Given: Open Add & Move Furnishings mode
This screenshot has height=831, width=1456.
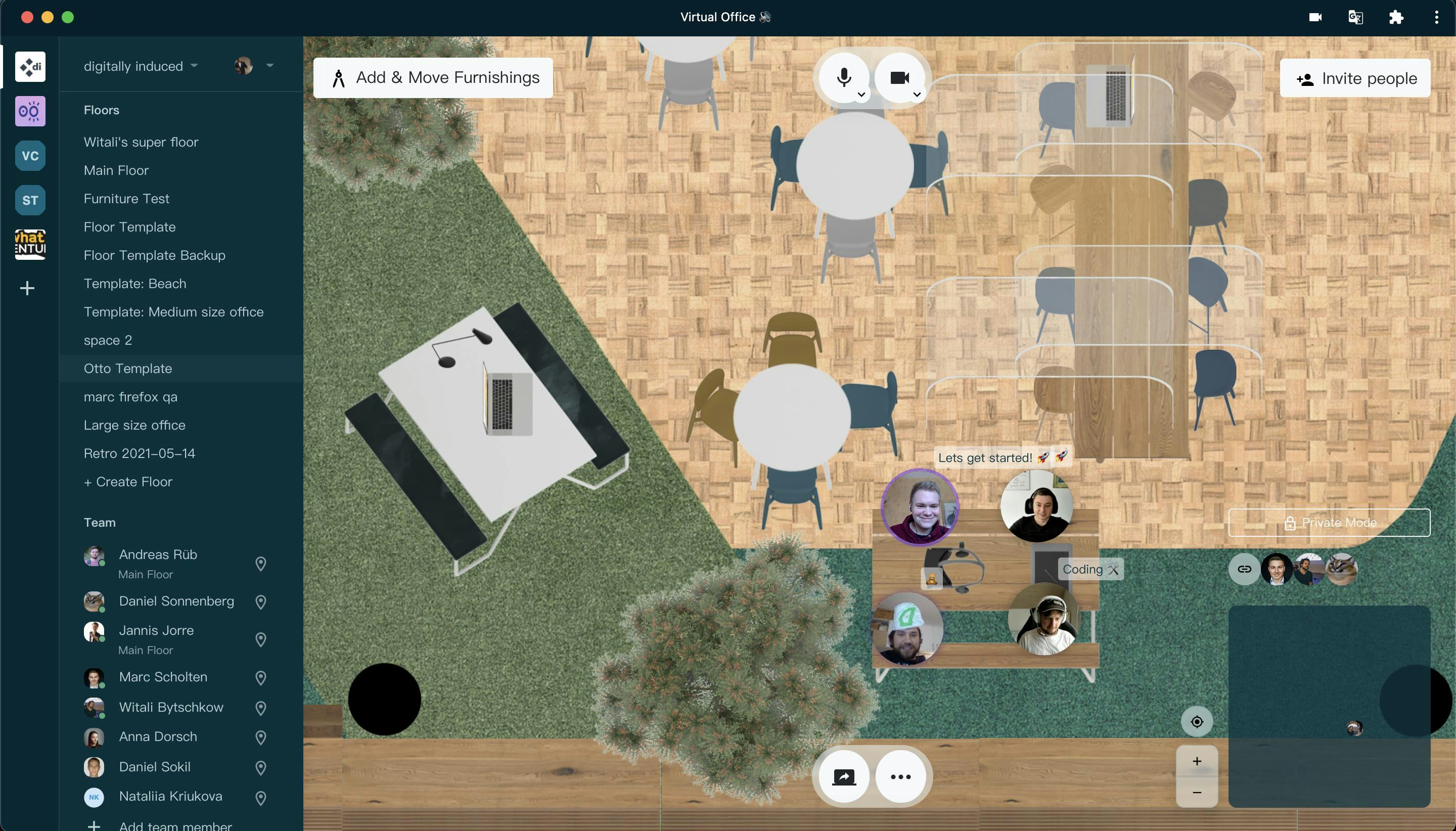Looking at the screenshot, I should pos(433,78).
